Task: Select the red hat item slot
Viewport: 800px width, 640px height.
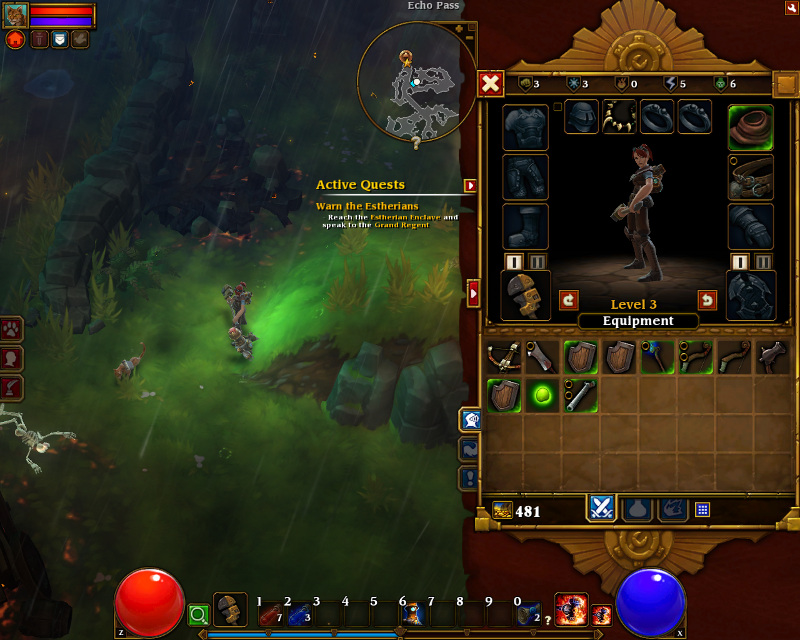Action: pyautogui.click(x=750, y=127)
